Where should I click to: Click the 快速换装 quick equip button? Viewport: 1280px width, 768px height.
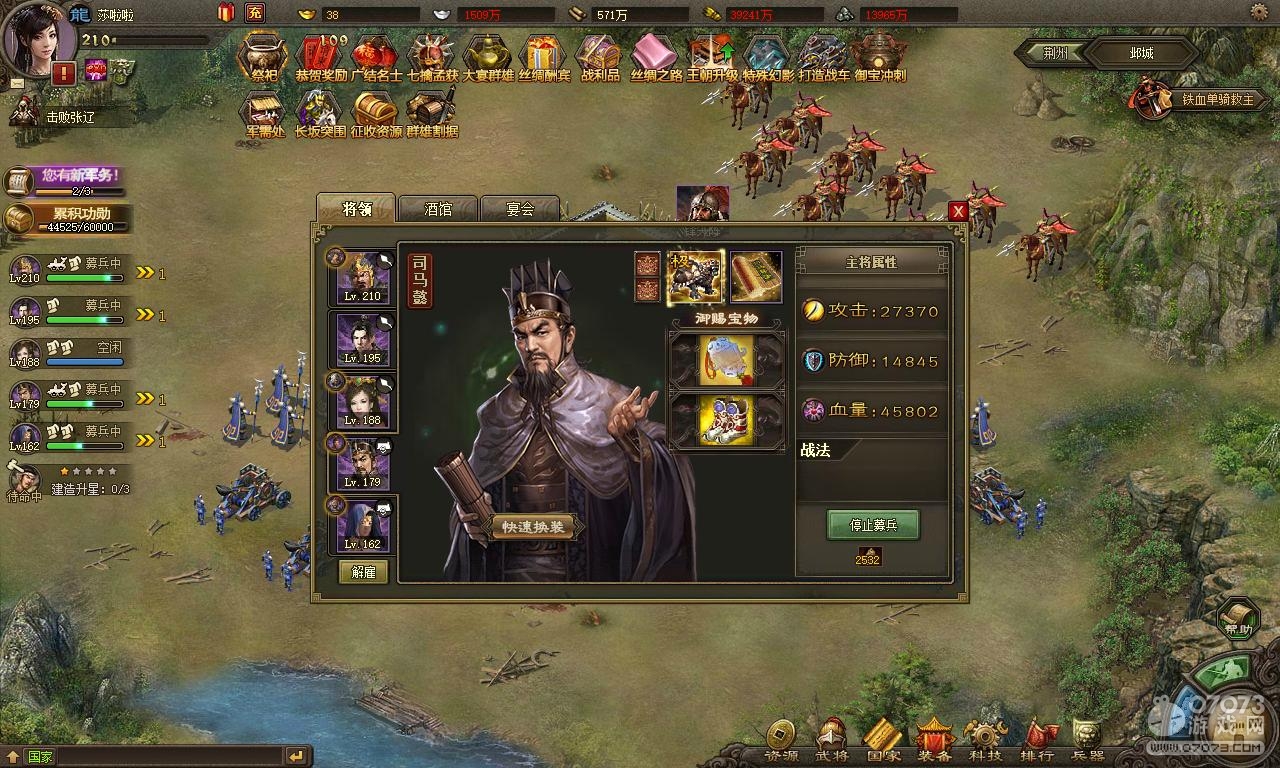533,527
